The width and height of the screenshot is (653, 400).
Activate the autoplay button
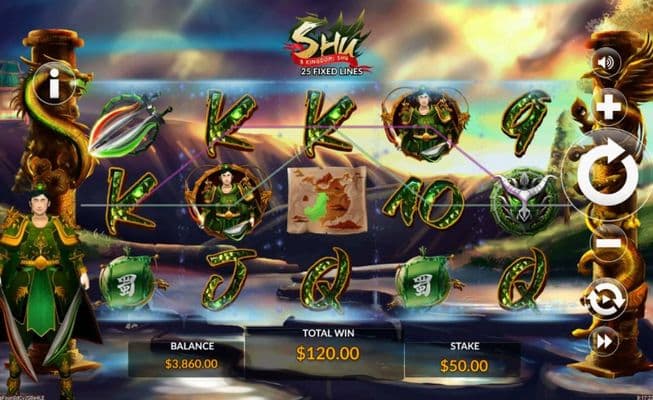(x=607, y=298)
